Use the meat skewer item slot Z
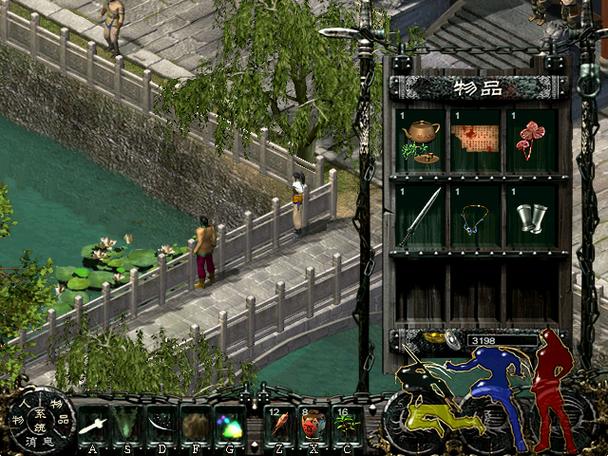This screenshot has height=456, width=608. [279, 425]
